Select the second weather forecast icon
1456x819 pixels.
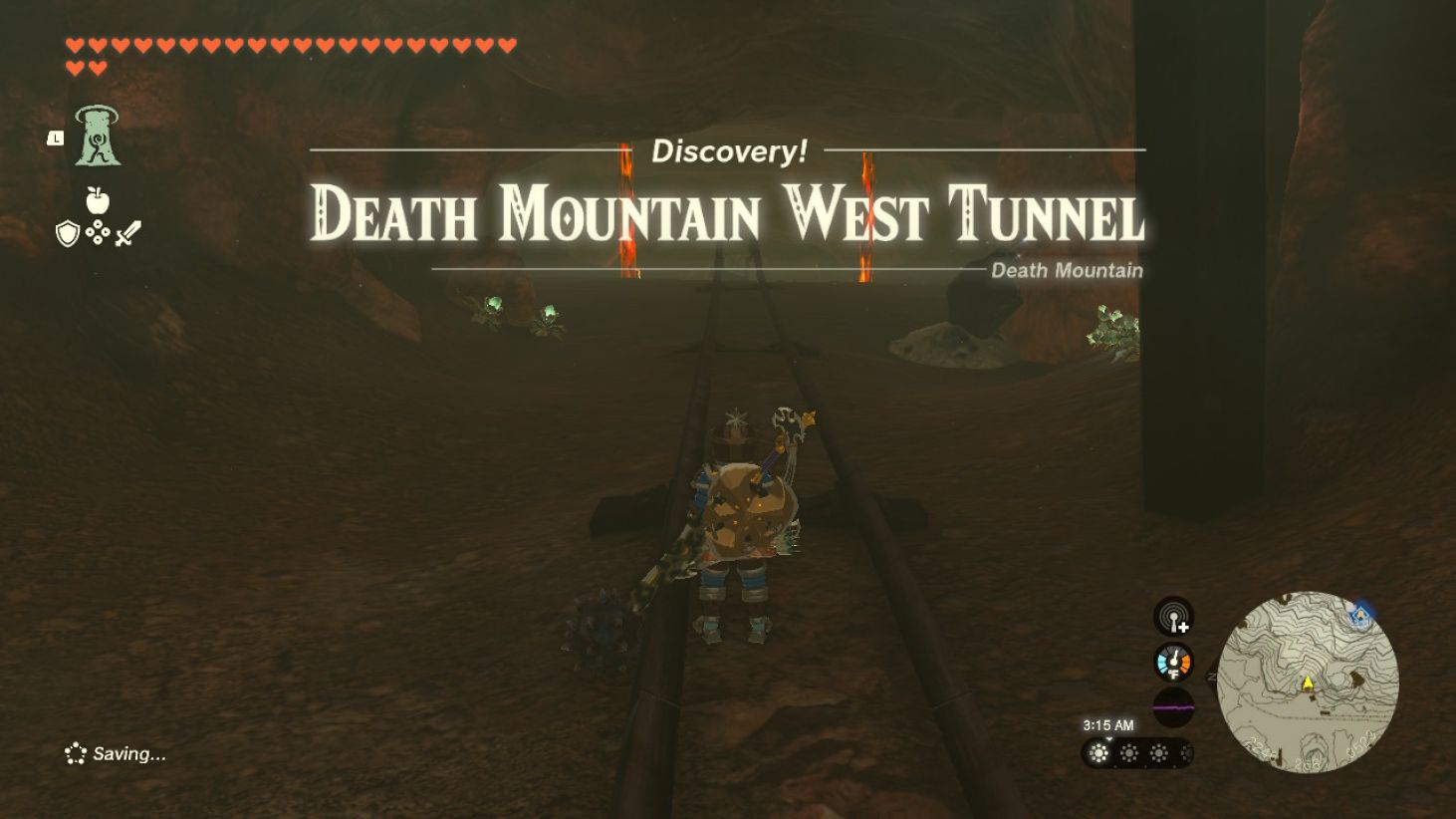[1129, 755]
